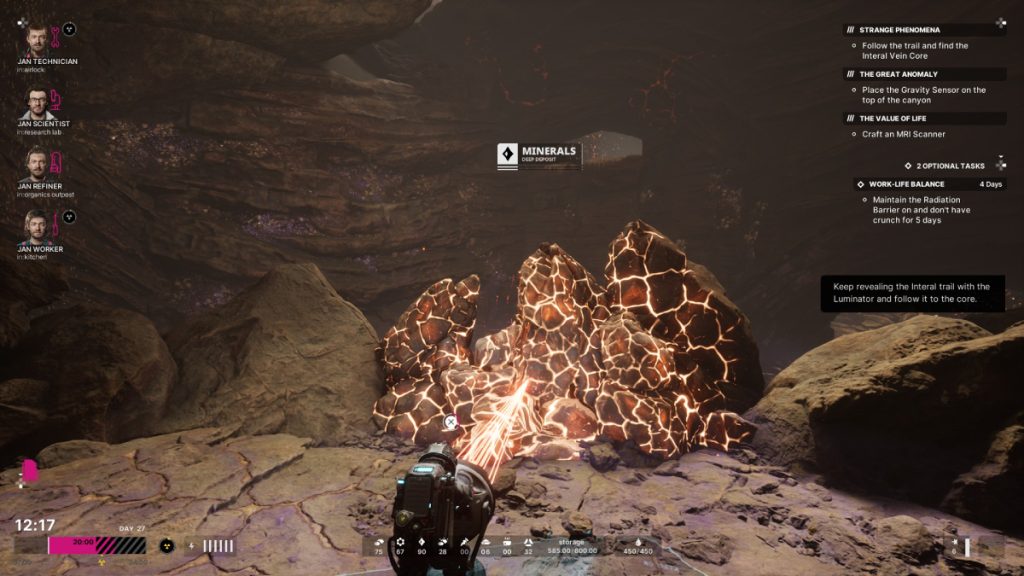The height and width of the screenshot is (576, 1024).
Task: Click the radiation badge next to Jan Technician
Action: tap(69, 29)
